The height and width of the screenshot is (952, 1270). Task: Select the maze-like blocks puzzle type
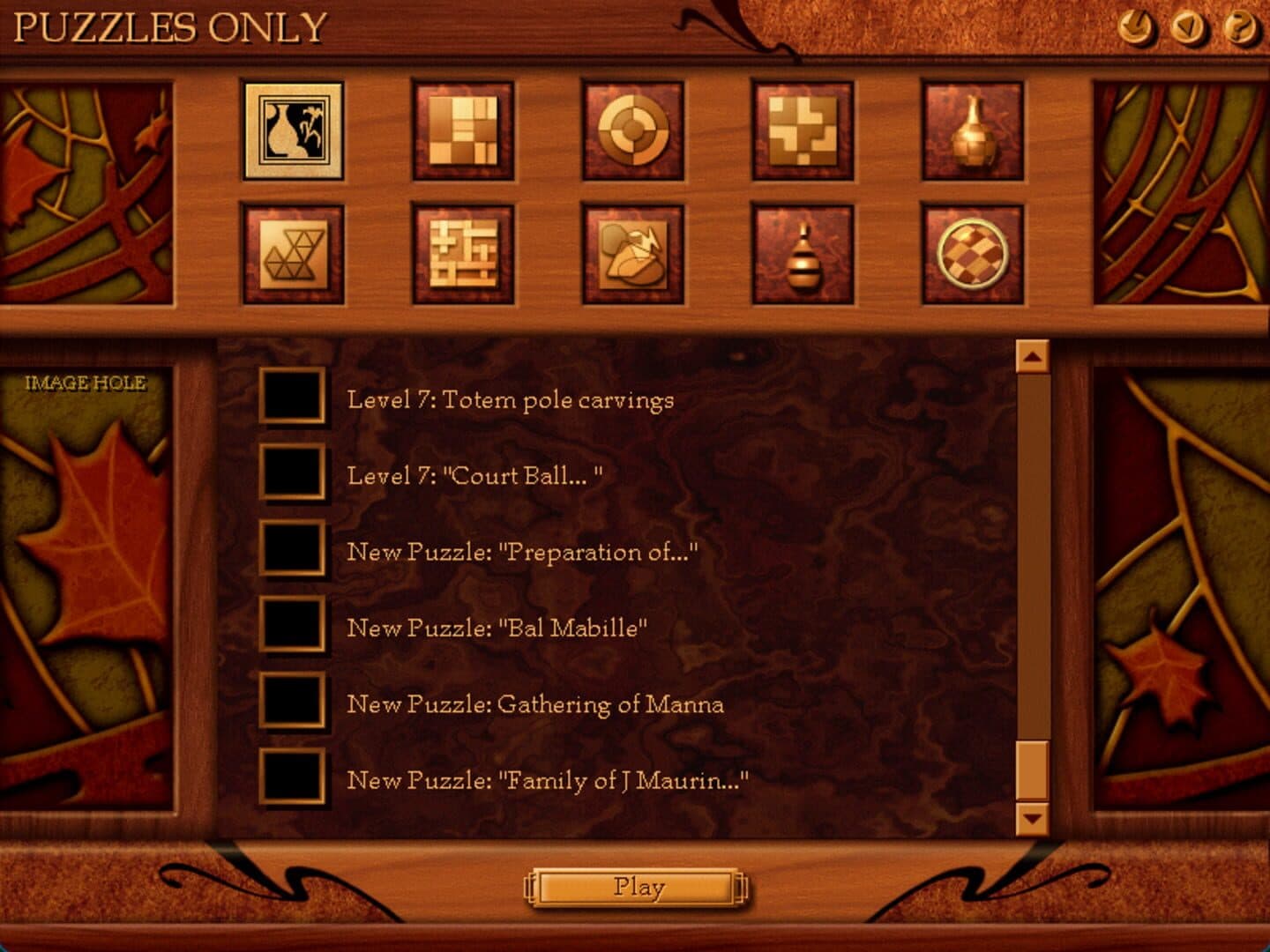click(463, 255)
